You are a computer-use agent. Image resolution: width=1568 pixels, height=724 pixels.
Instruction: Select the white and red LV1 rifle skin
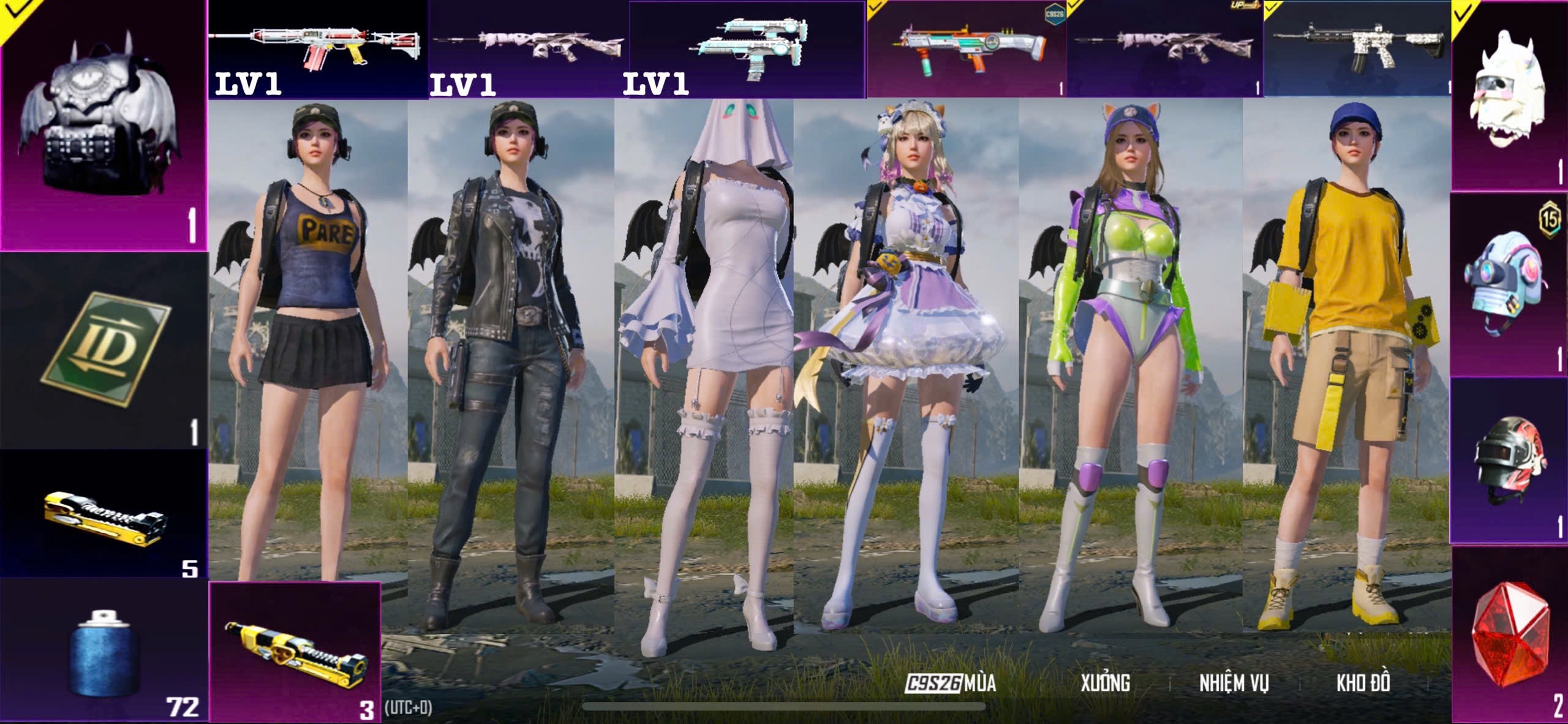click(x=317, y=48)
